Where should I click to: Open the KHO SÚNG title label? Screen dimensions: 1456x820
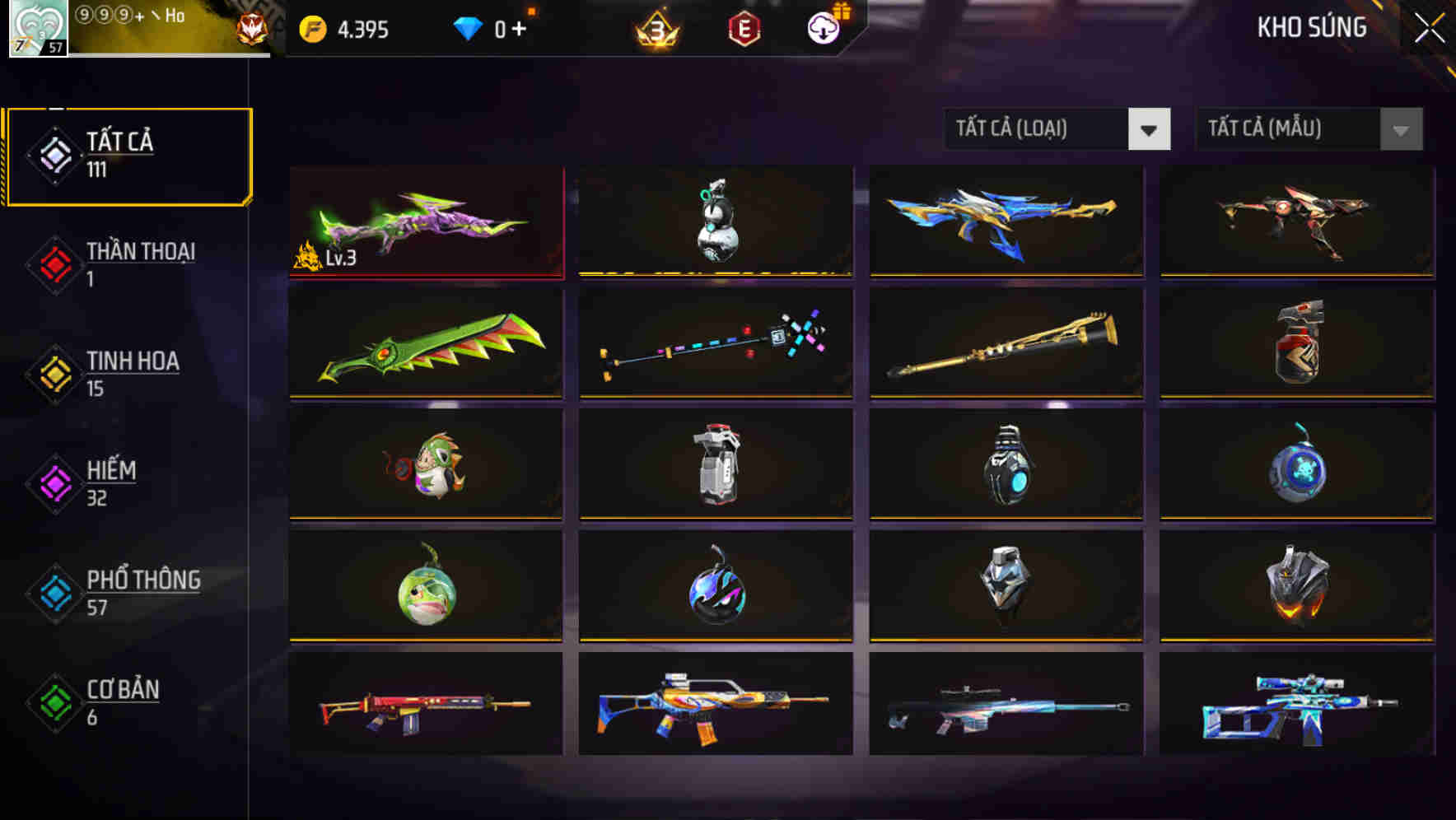1313,27
